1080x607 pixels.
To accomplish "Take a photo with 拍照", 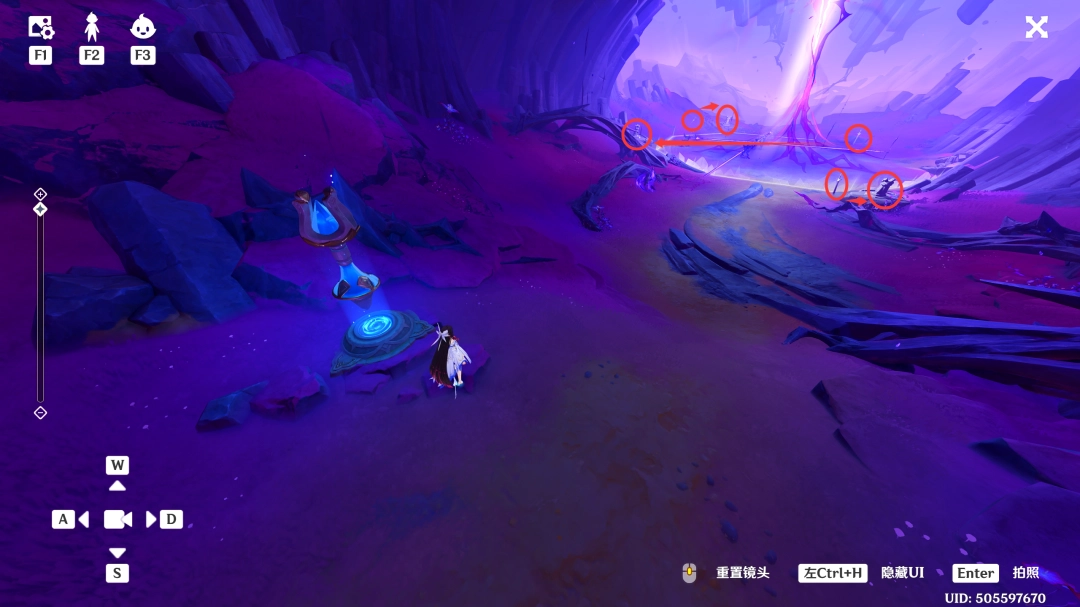I will [x=1025, y=573].
